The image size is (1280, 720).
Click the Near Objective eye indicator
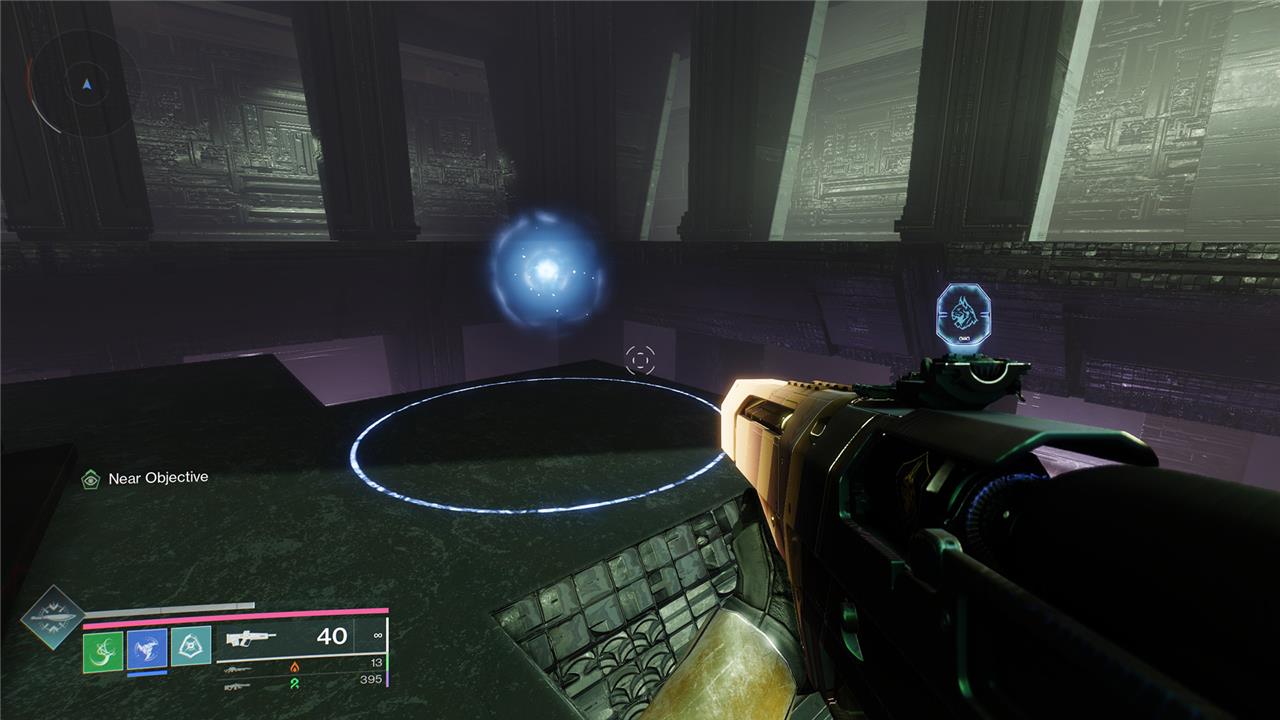pyautogui.click(x=91, y=479)
